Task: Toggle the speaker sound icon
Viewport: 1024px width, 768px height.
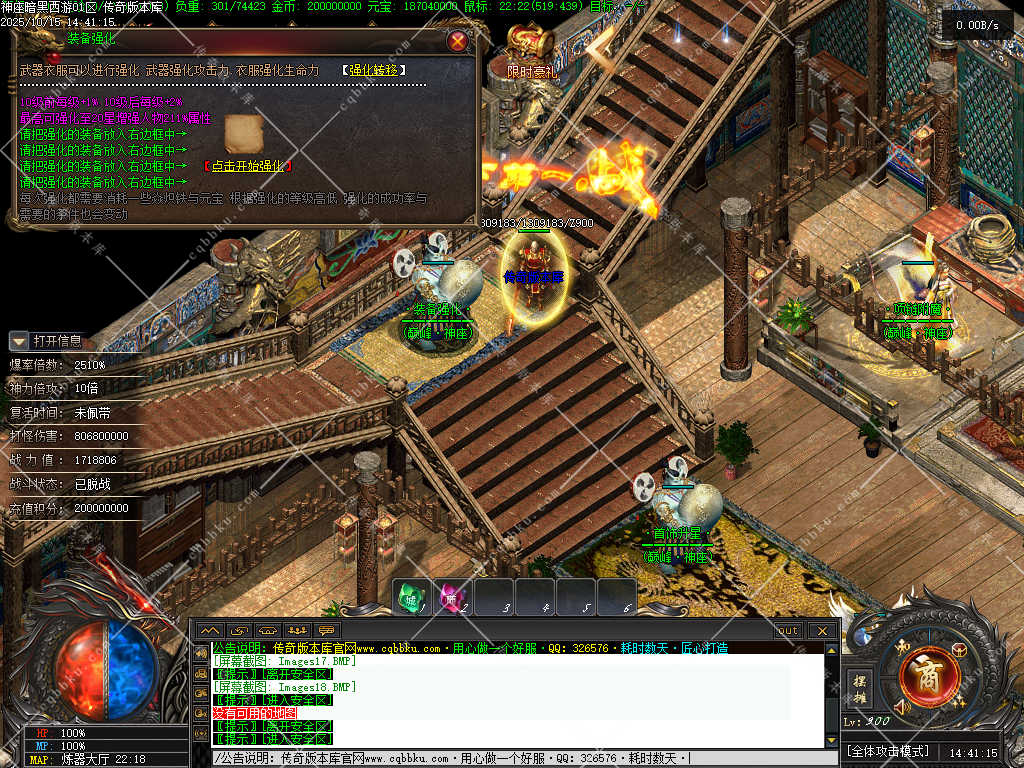Action: pyautogui.click(x=903, y=708)
